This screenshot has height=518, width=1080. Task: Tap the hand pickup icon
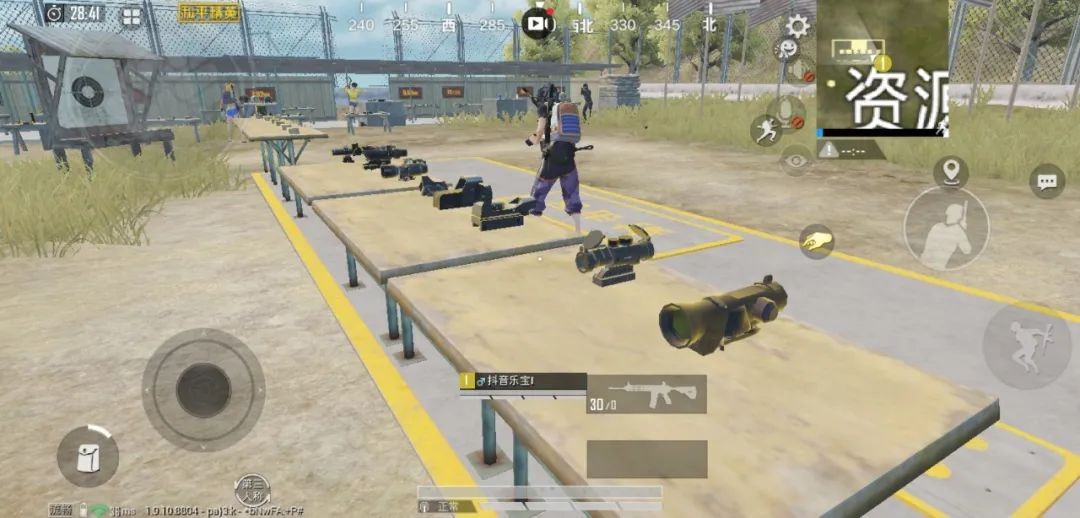click(816, 241)
